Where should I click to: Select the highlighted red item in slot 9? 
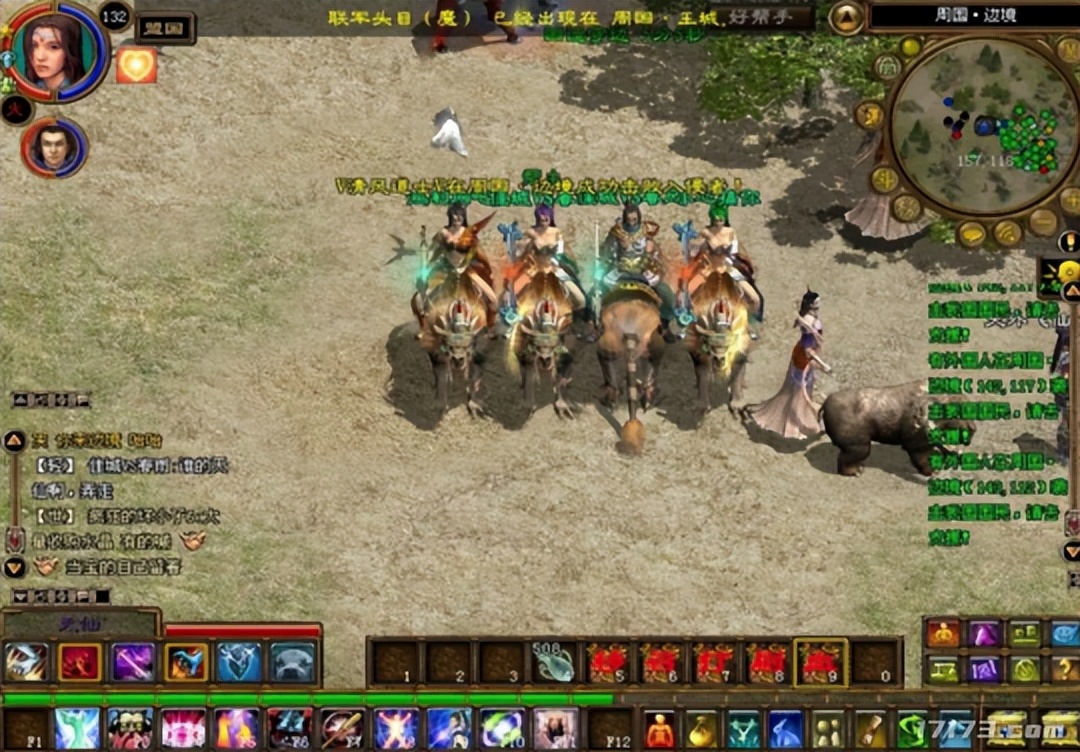tap(820, 662)
